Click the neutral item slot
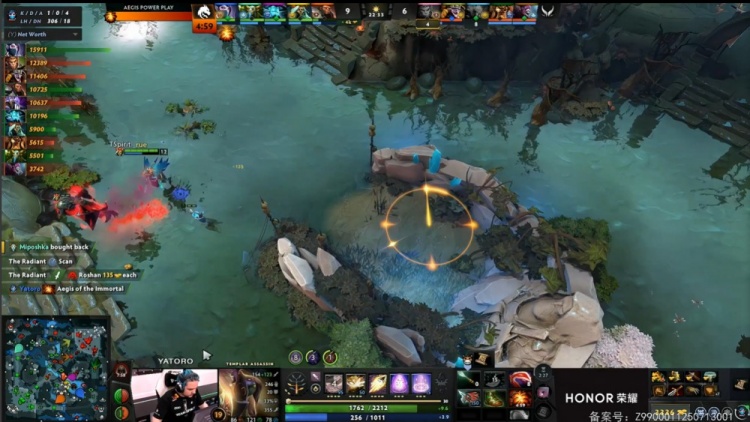This screenshot has width=750, height=422. coord(543,393)
